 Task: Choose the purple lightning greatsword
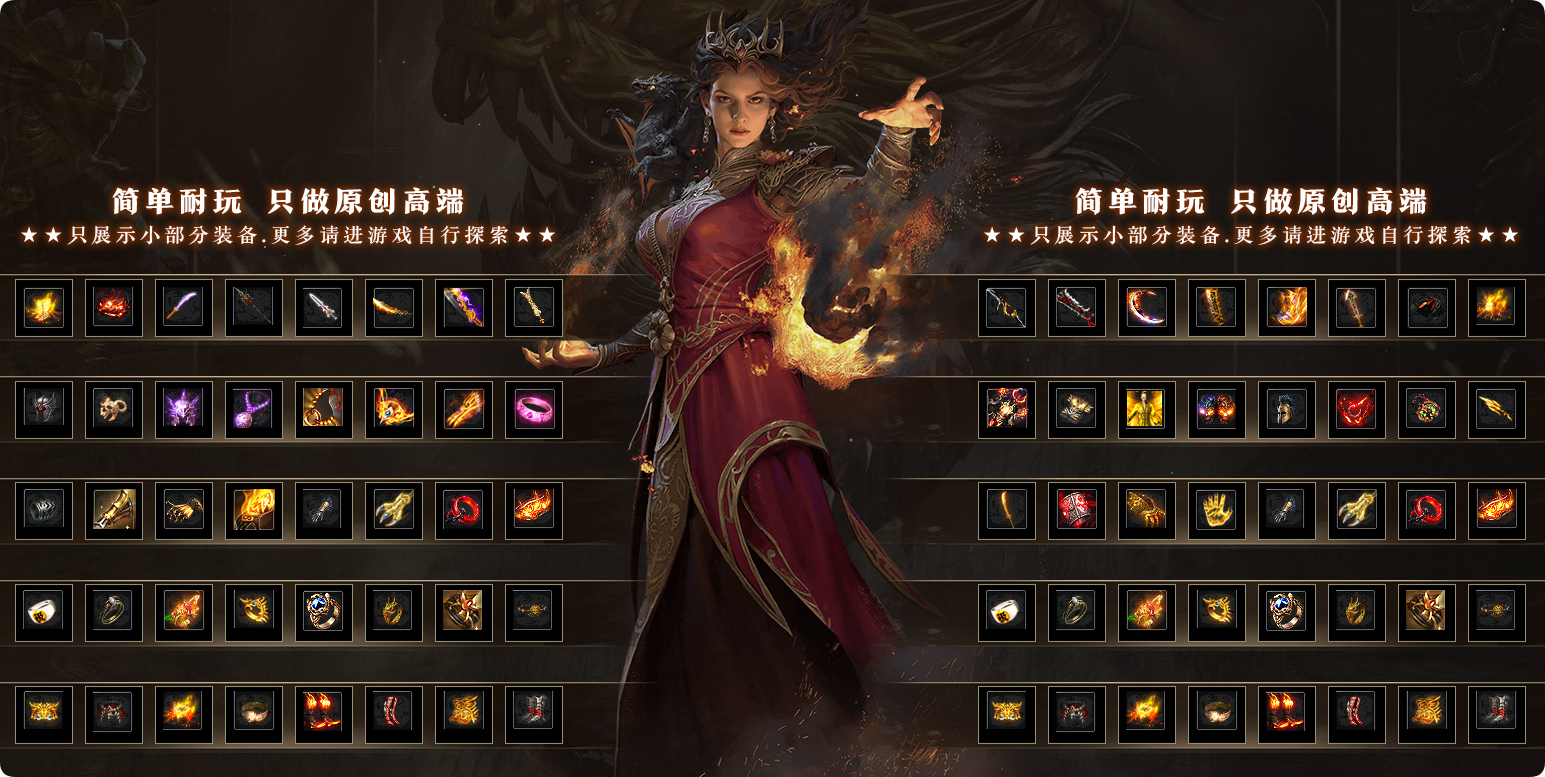[464, 307]
